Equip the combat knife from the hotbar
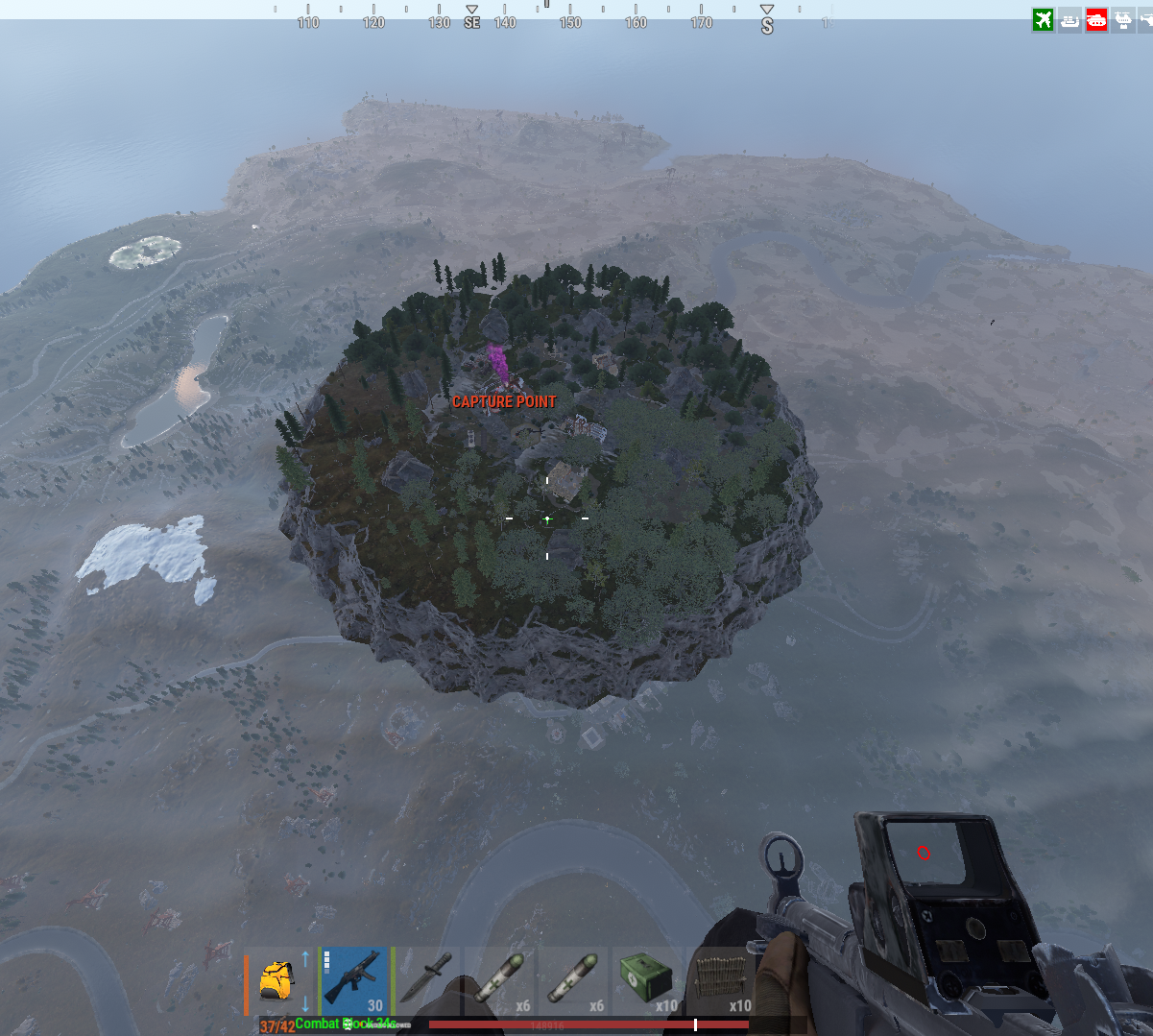The image size is (1153, 1036). click(427, 980)
